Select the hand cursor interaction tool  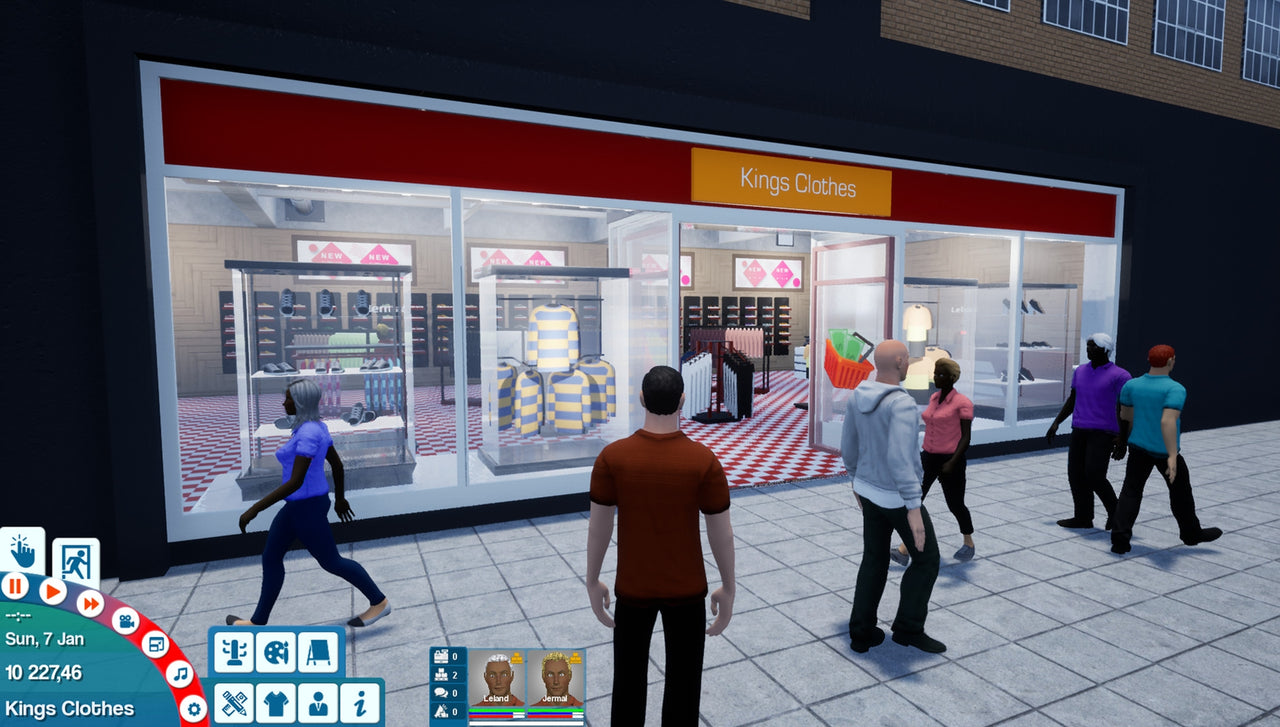pos(20,553)
